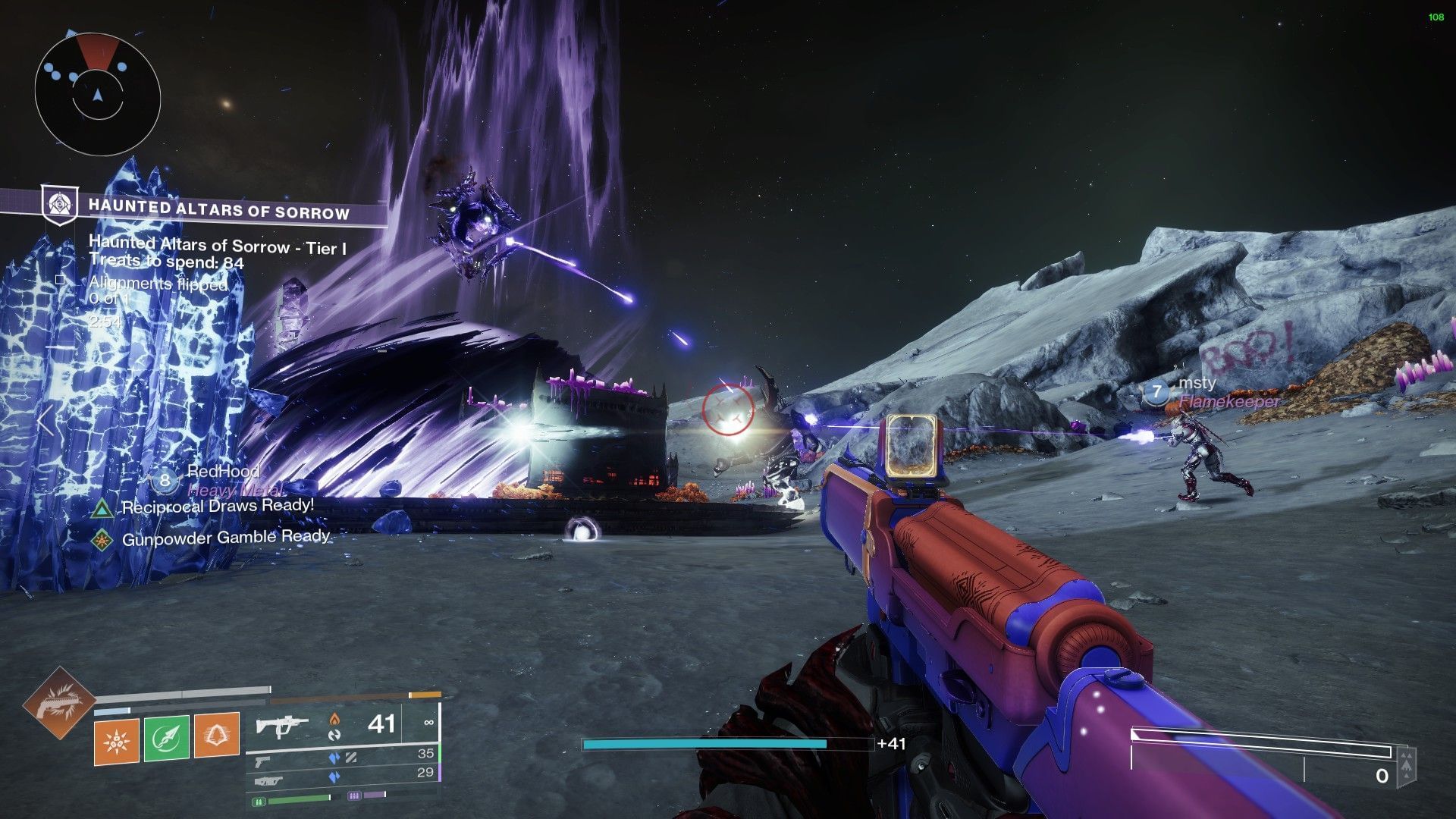Use the orange grenade ability icon

[116, 737]
